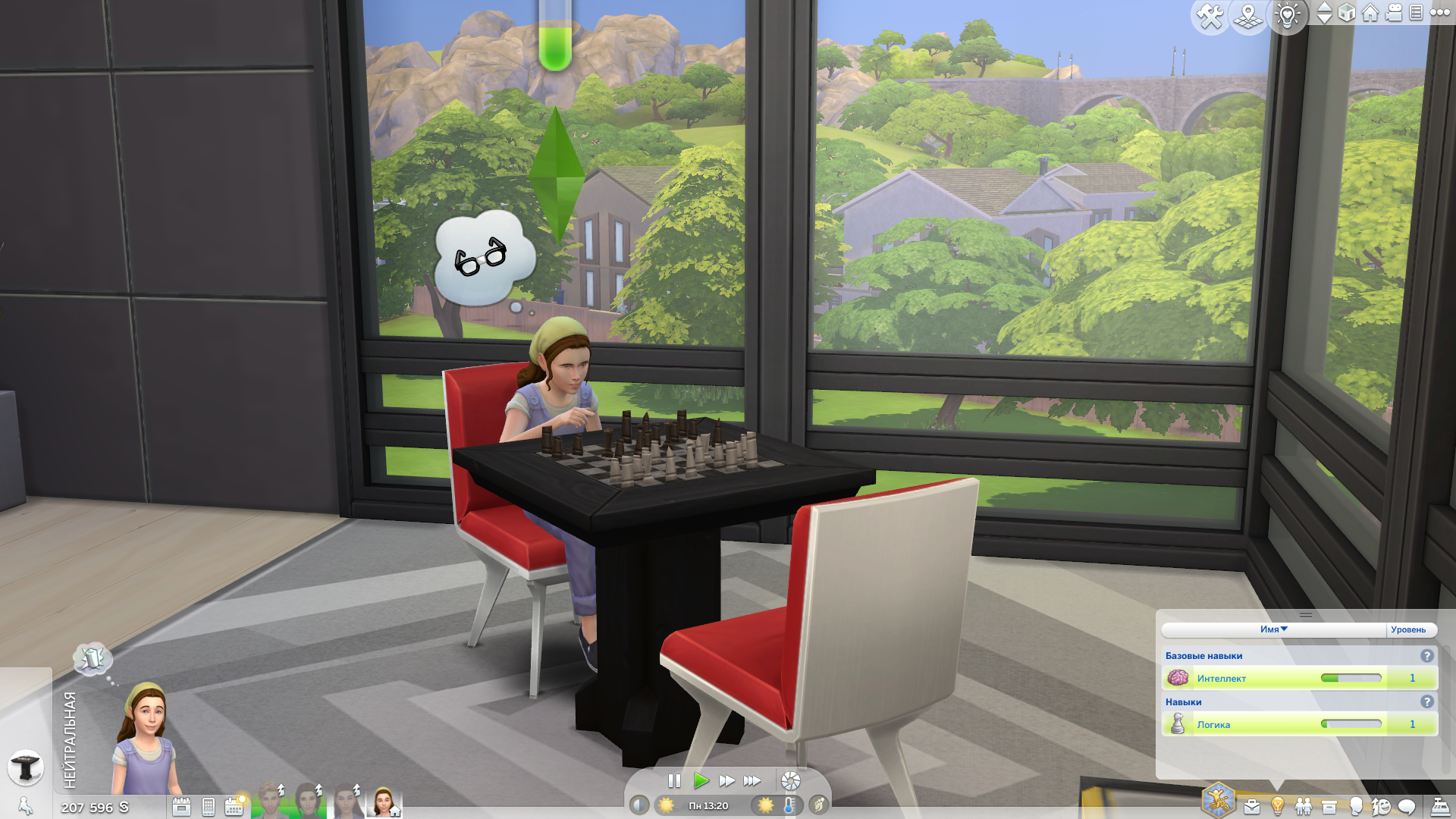Switch to triple fast-forward speed
The image size is (1456, 819).
pyautogui.click(x=752, y=780)
